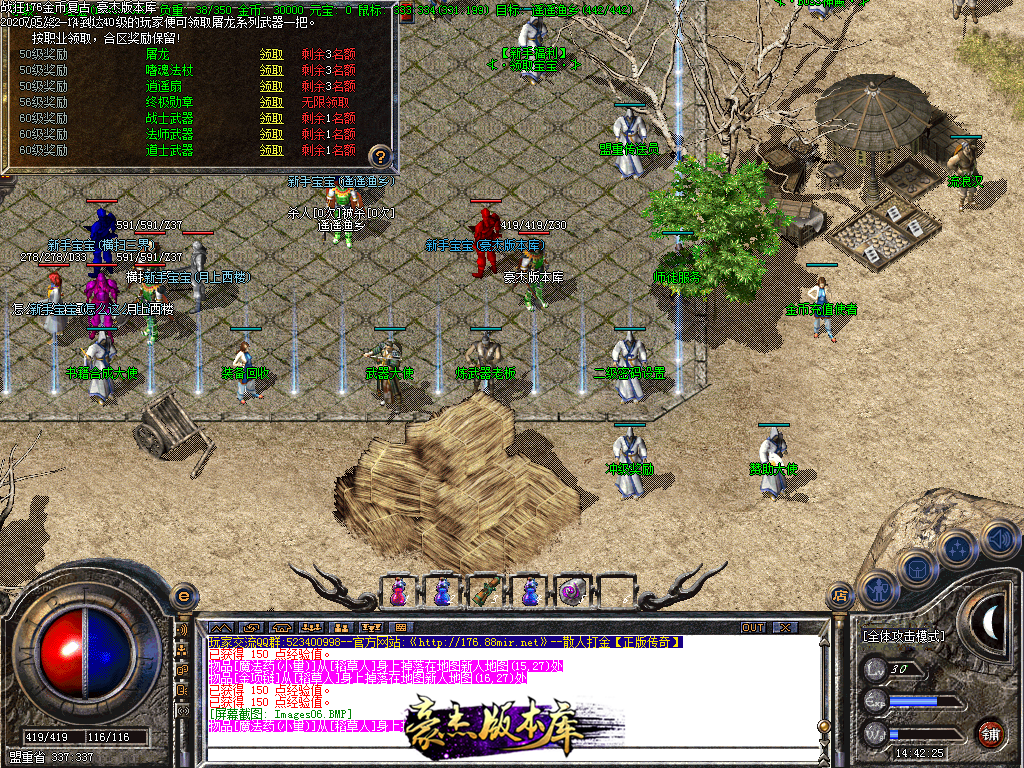
Task: Click the round orange 'e' button
Action: coord(183,597)
